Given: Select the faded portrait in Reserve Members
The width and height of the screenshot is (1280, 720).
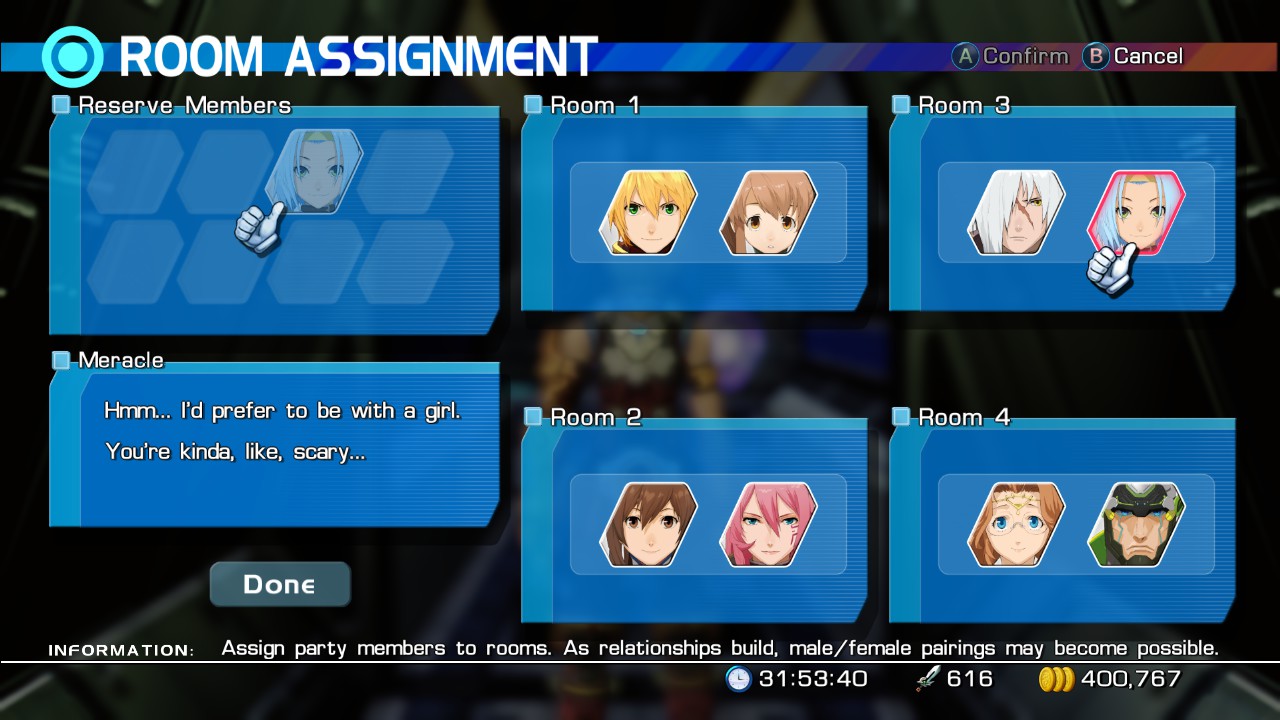Looking at the screenshot, I should (317, 171).
